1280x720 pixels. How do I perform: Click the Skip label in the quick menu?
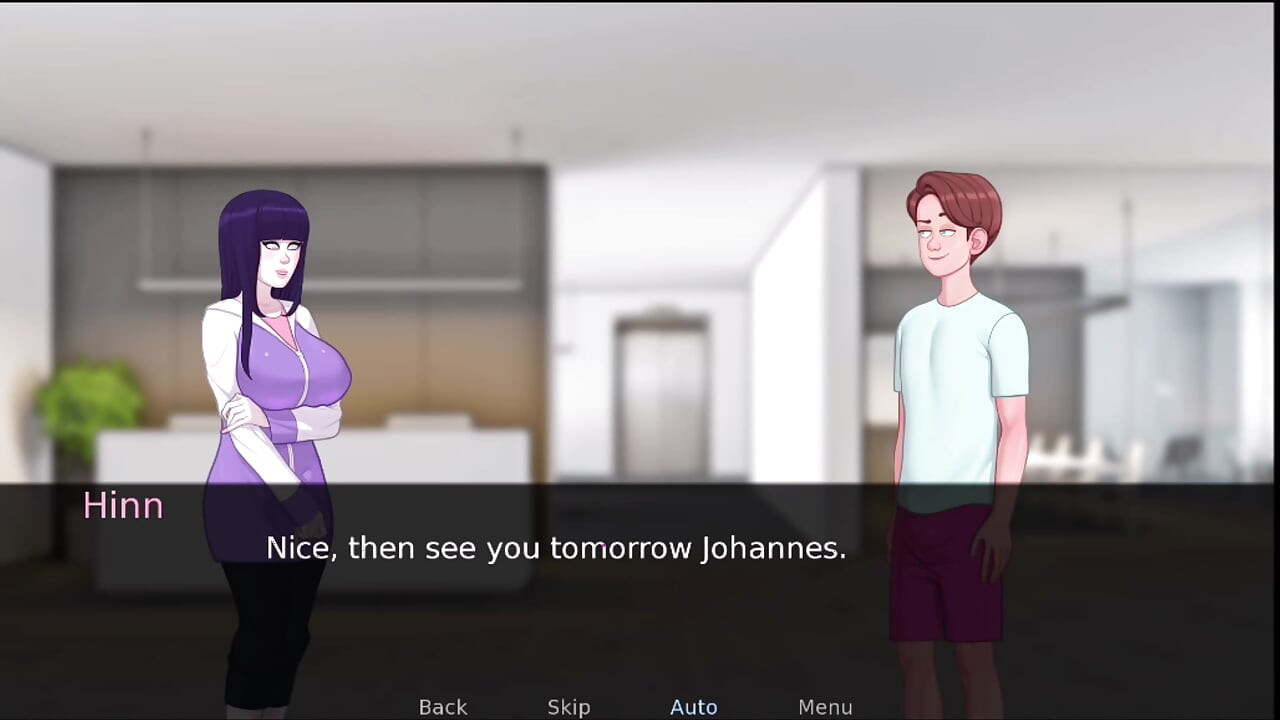[x=568, y=706]
